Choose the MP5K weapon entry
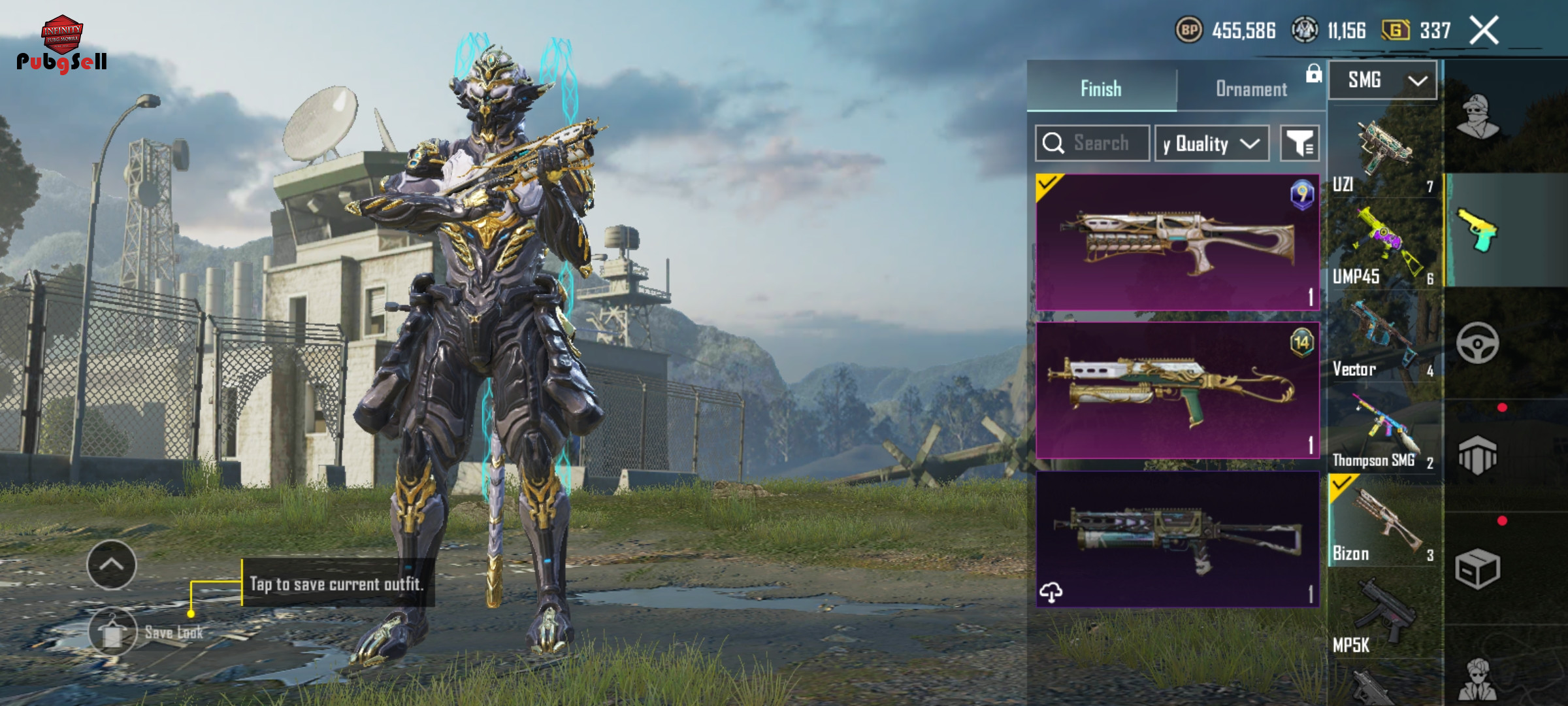The image size is (1568, 706). pos(1384,618)
